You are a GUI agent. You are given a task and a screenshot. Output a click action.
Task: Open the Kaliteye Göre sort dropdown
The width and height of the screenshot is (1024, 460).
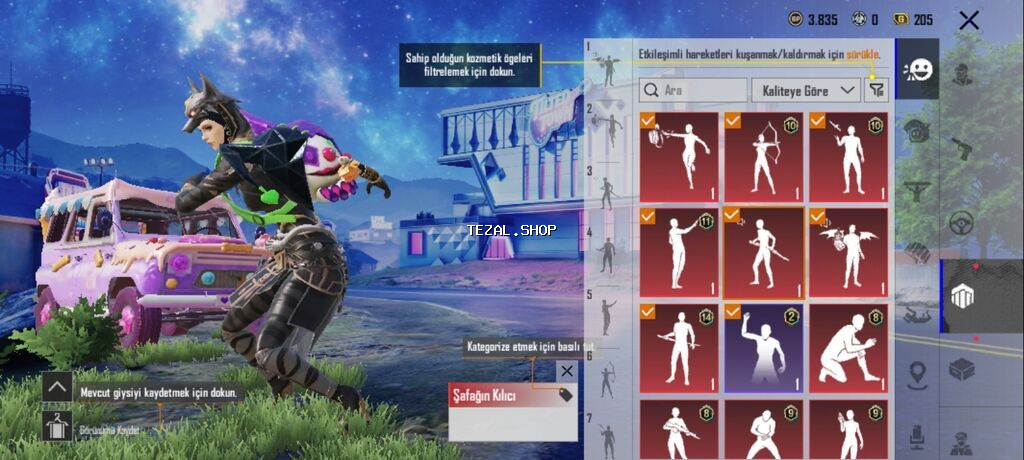coord(806,90)
